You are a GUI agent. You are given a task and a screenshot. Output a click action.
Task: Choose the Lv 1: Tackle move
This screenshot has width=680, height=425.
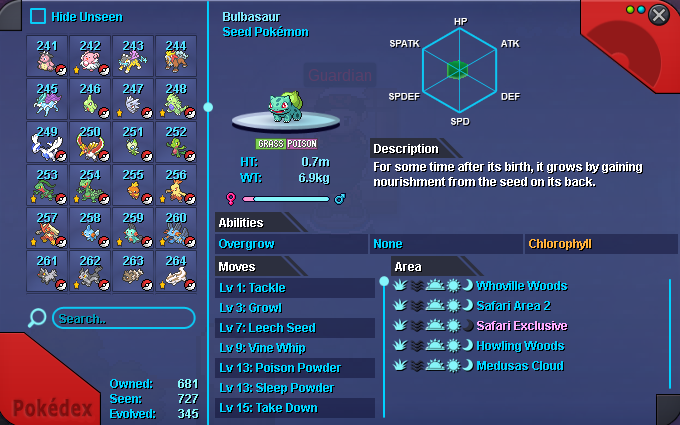coord(295,288)
